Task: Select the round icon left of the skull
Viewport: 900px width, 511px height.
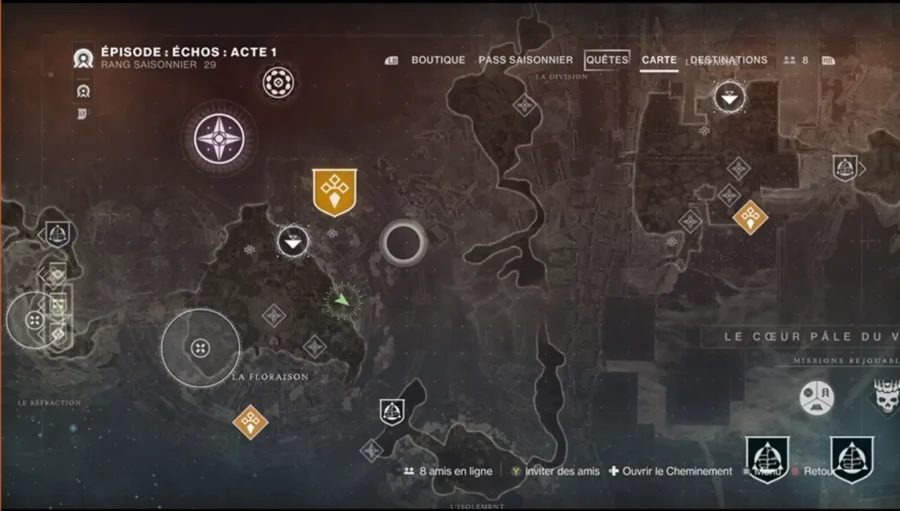Action: 816,397
